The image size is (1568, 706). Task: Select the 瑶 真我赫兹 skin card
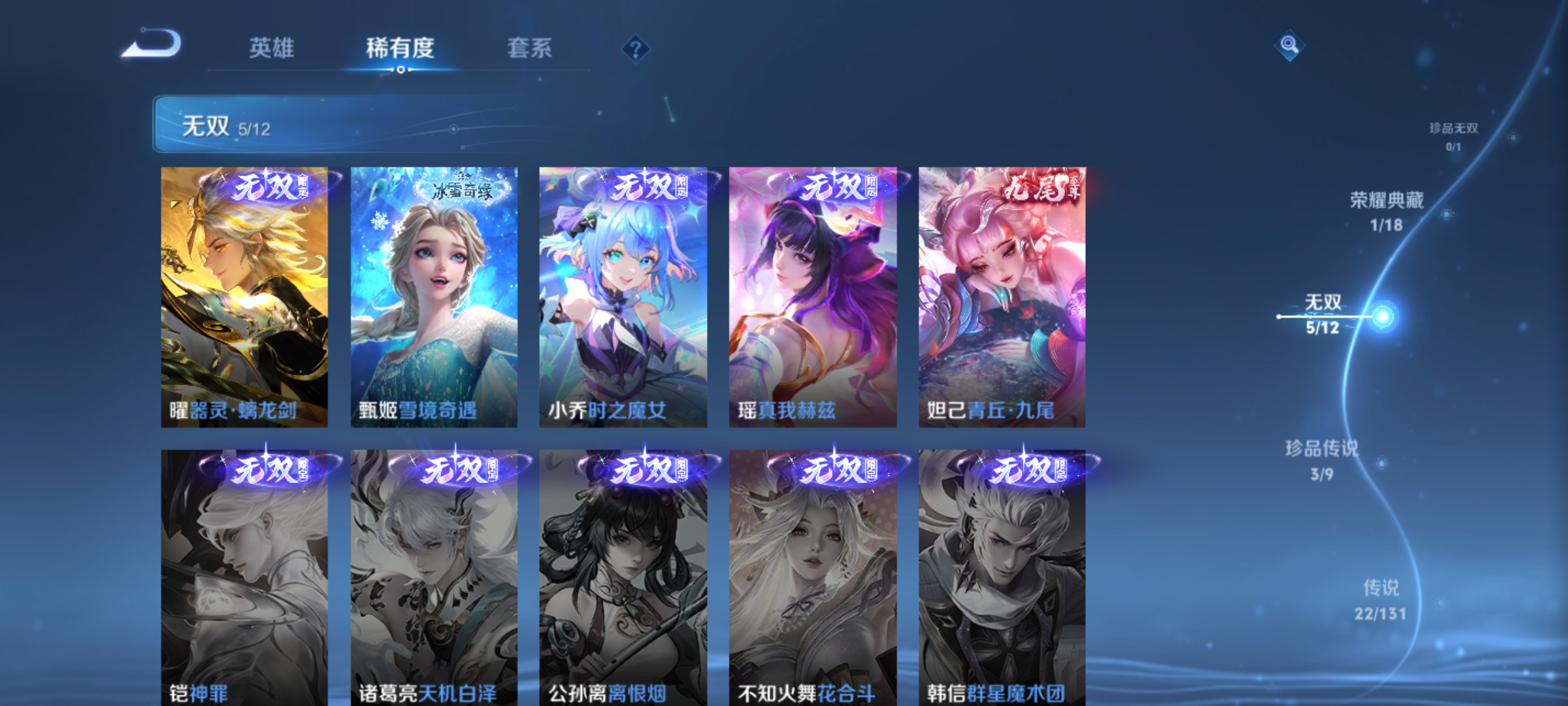point(813,297)
